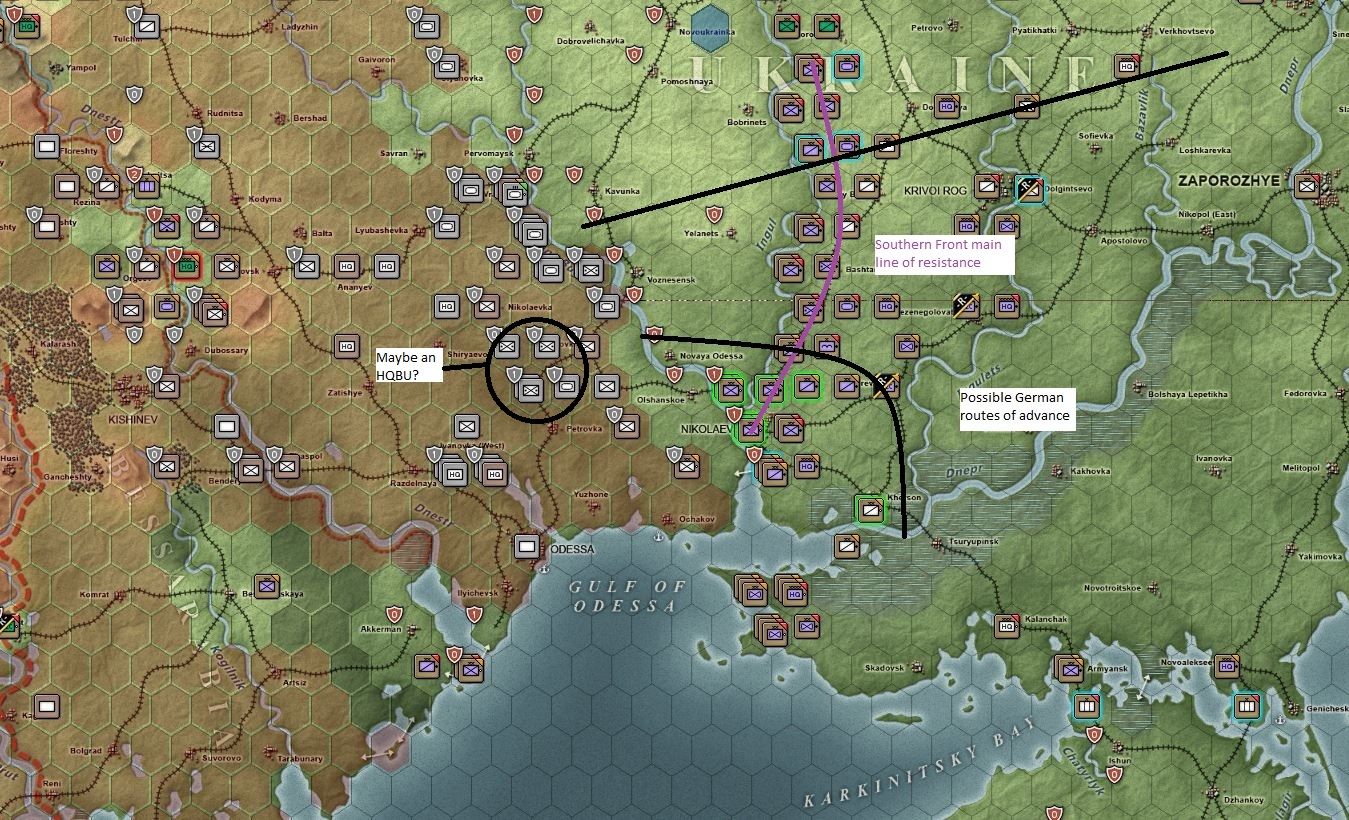Select the -R- rail repair unit at Dolgintsevo
Screen dimensions: 1349x820
click(x=1028, y=190)
